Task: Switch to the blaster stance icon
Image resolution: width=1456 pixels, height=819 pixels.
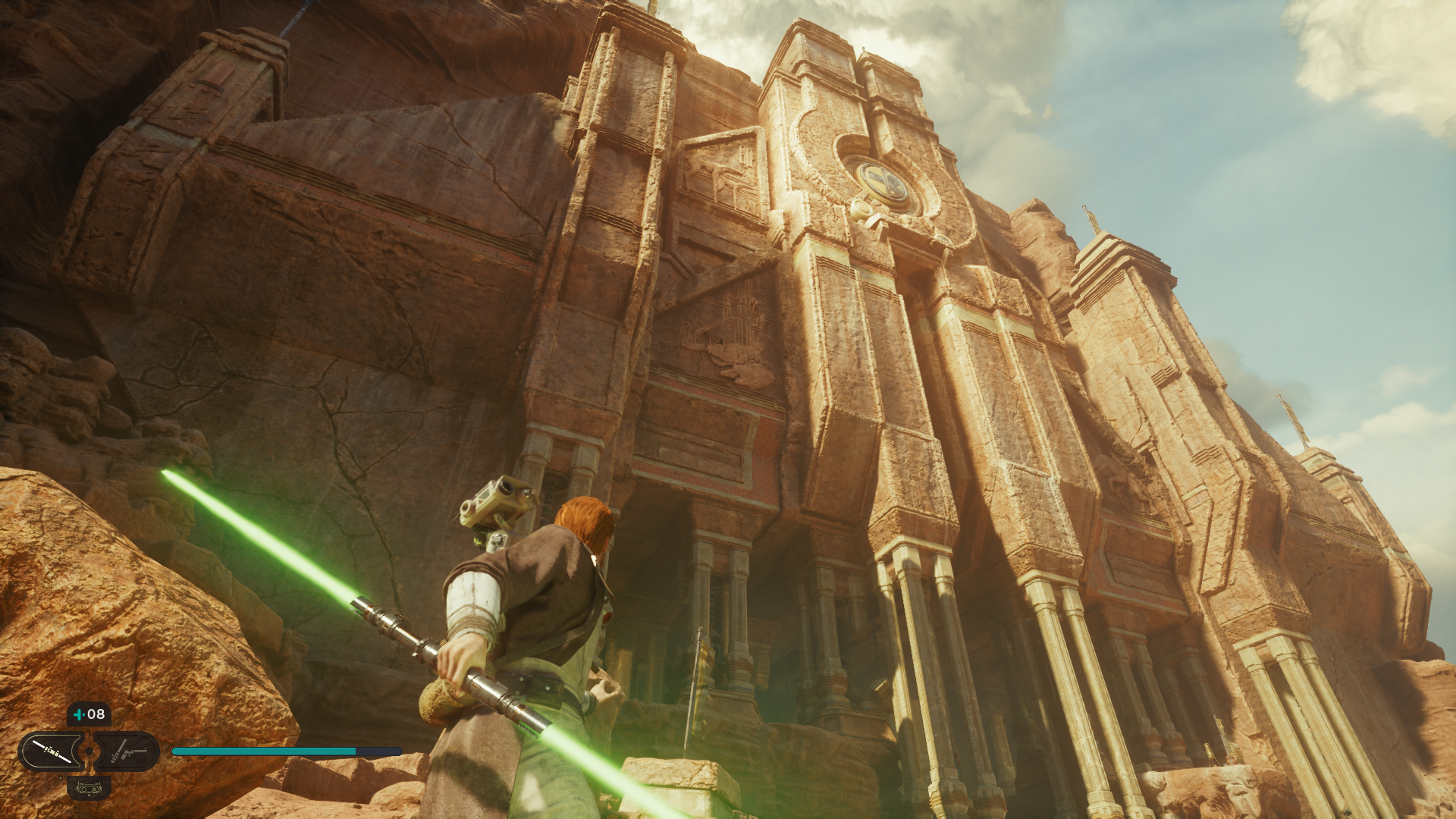Action: click(127, 752)
